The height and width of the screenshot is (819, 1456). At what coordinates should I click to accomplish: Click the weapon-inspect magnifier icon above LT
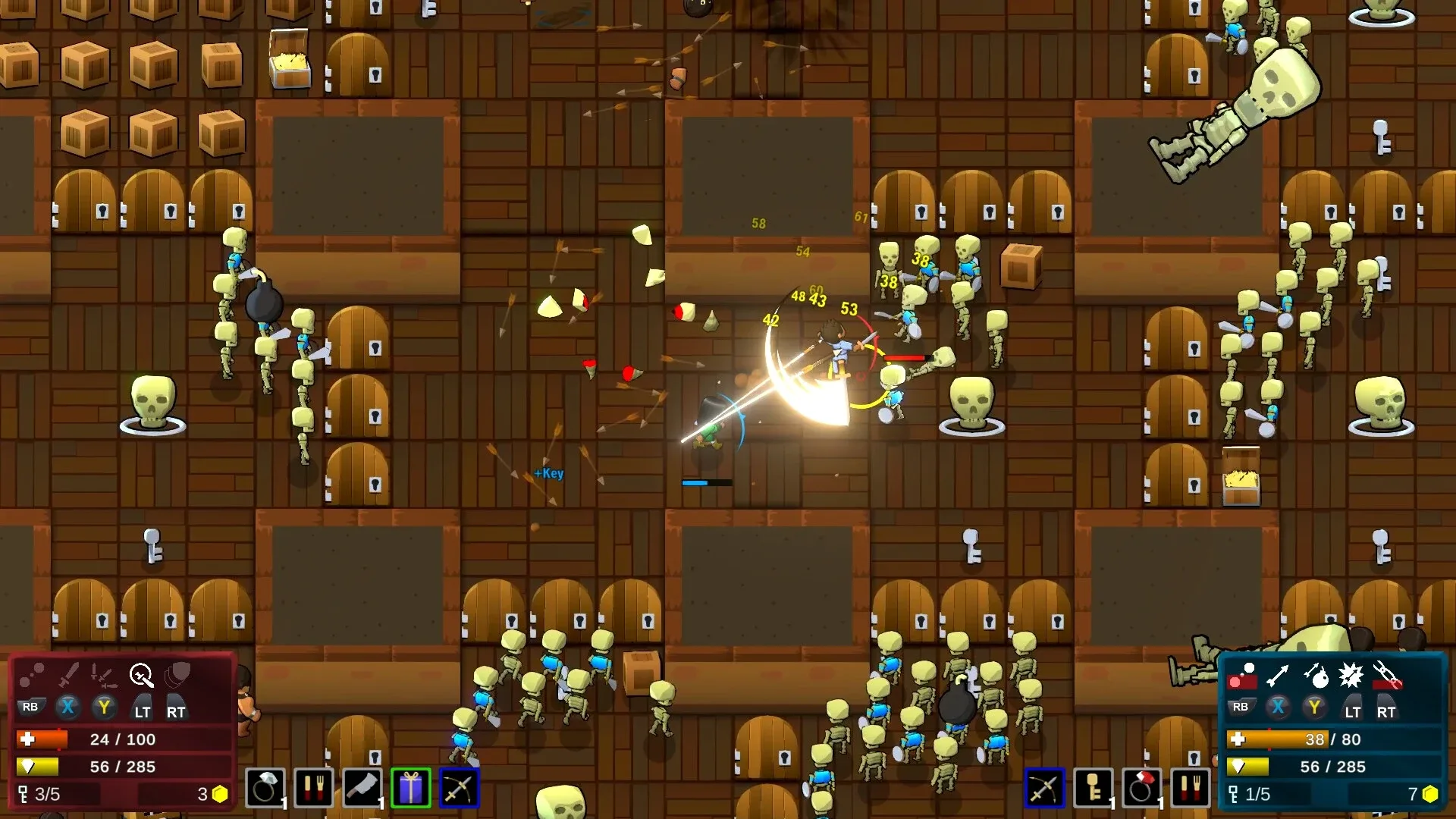coord(141,673)
